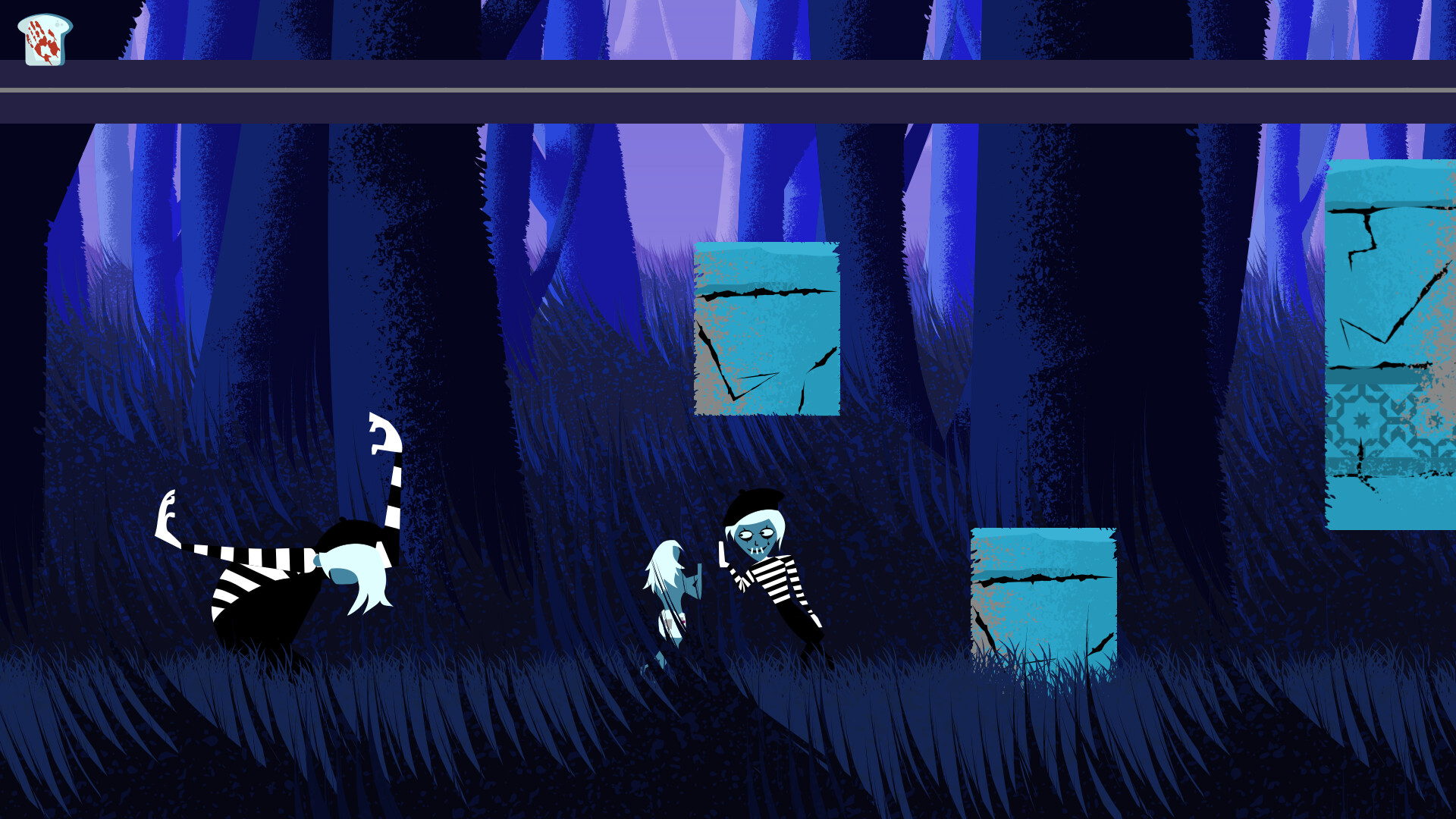Toggle the zombie mime's teardrop face paint

click(768, 542)
